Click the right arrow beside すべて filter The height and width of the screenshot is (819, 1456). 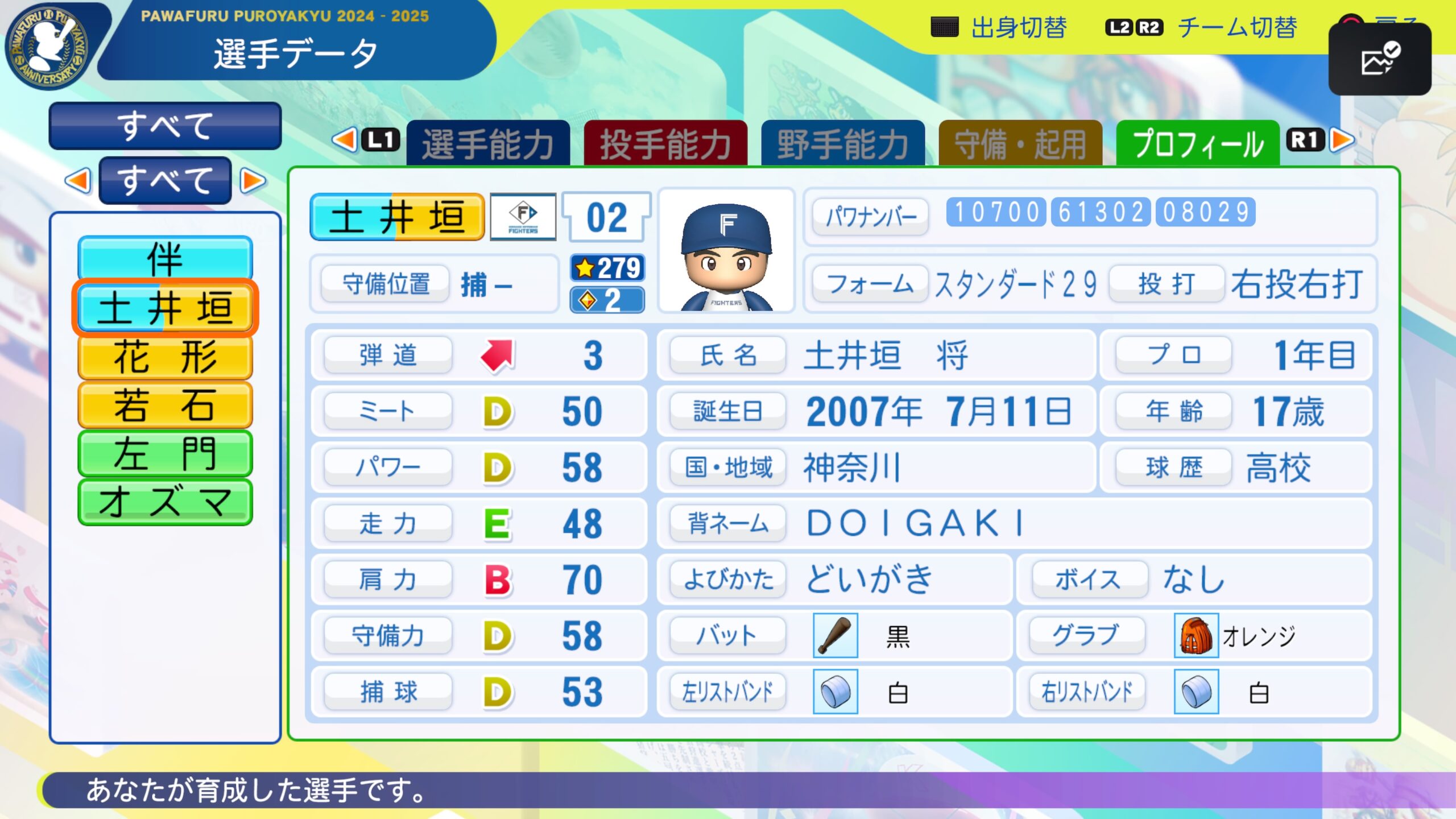point(253,181)
